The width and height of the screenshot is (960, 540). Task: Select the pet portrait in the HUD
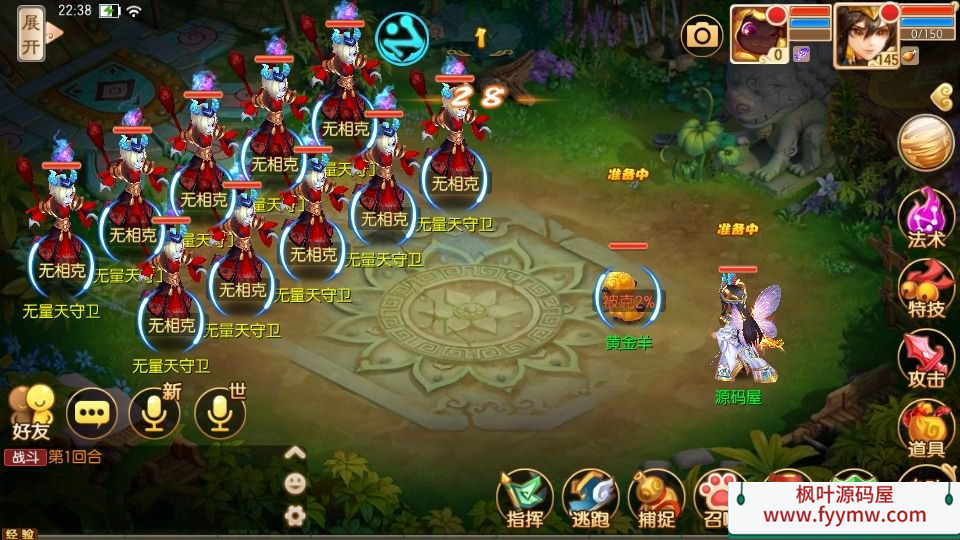point(759,33)
